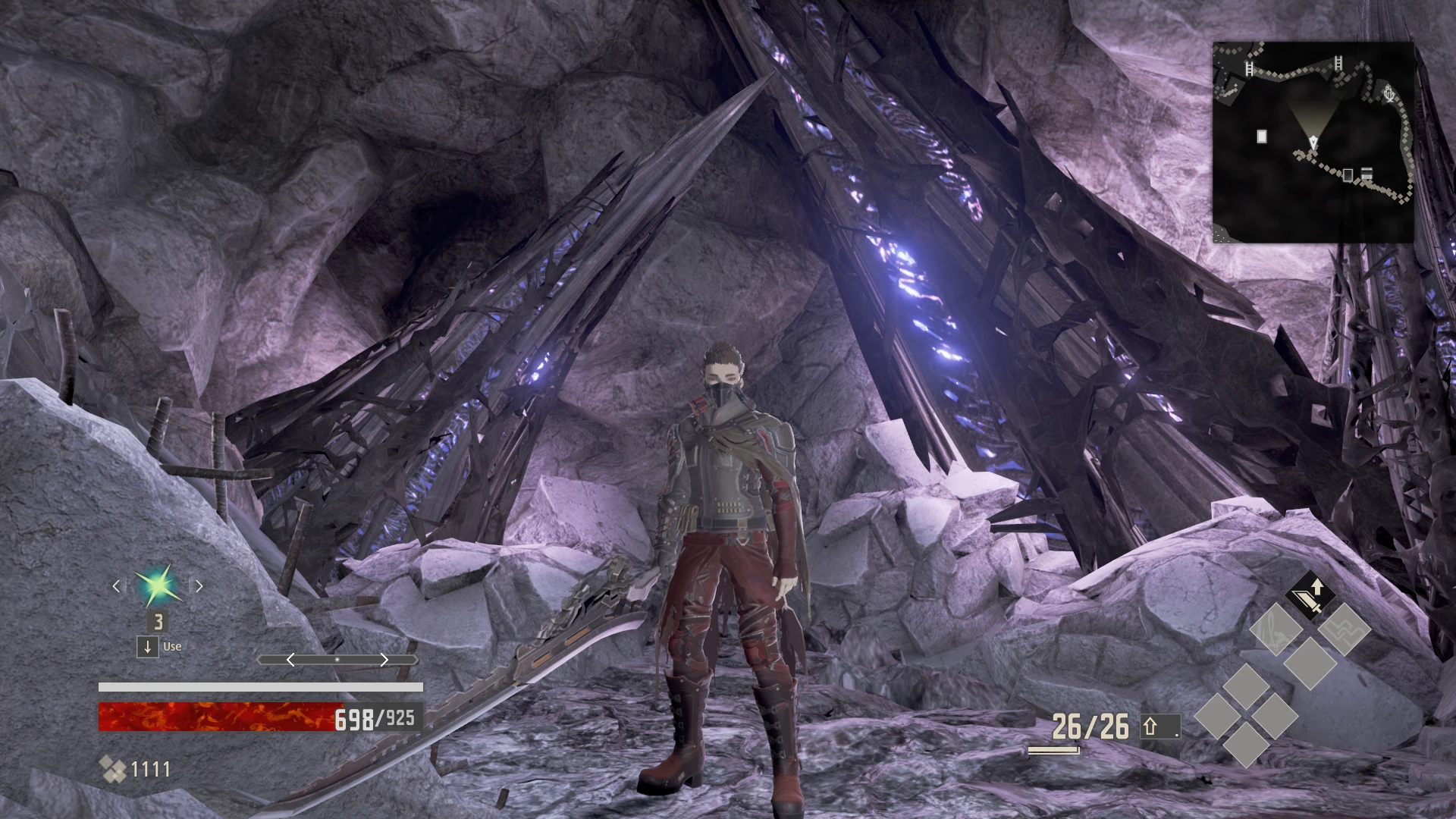This screenshot has height=819, width=1456.
Task: Use the zigzag pattern gift diamond
Action: tap(1344, 629)
